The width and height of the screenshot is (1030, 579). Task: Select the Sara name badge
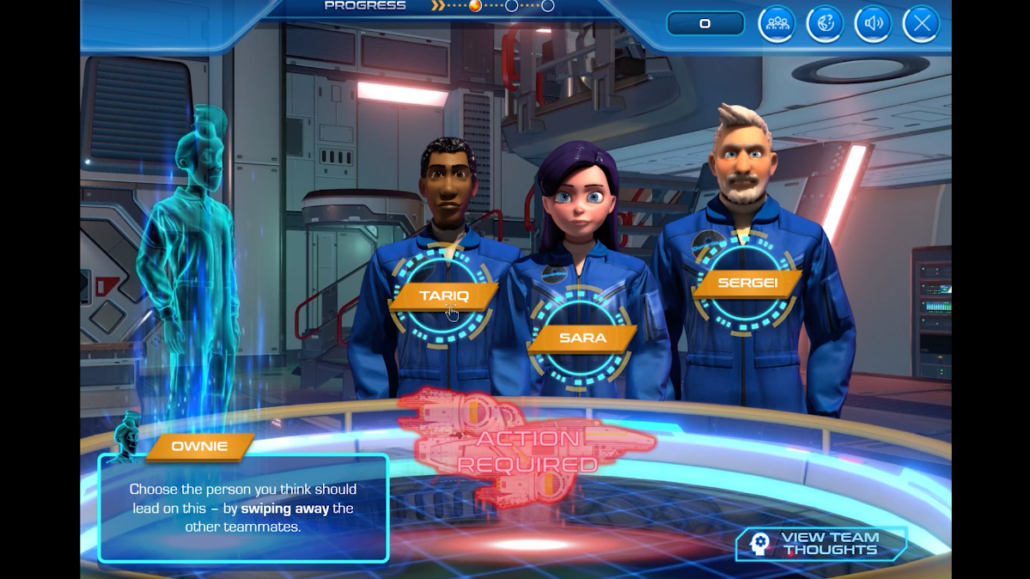coord(582,338)
